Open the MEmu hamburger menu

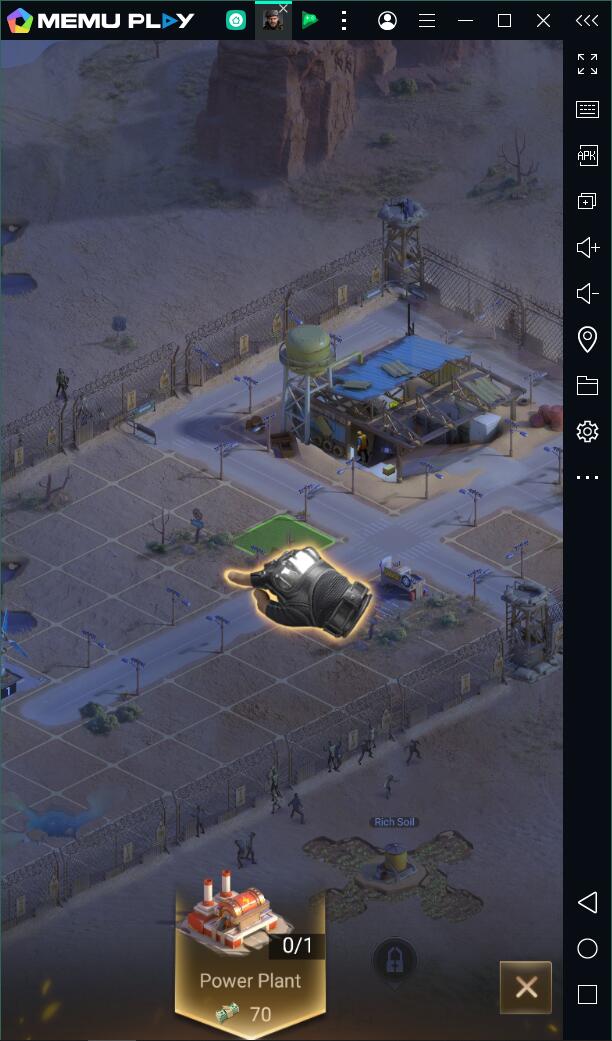pos(426,20)
